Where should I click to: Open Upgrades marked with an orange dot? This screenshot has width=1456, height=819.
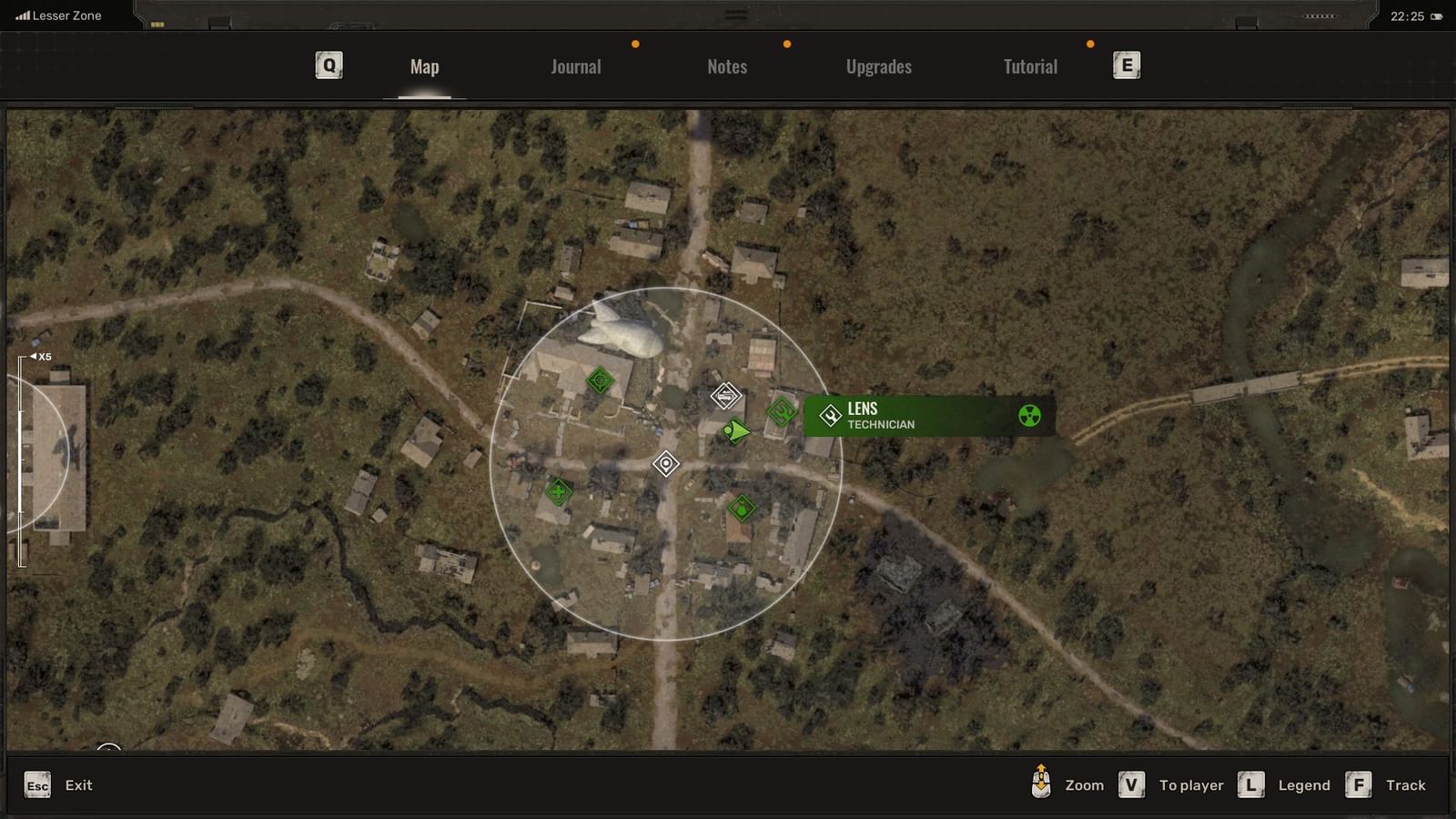tap(879, 66)
